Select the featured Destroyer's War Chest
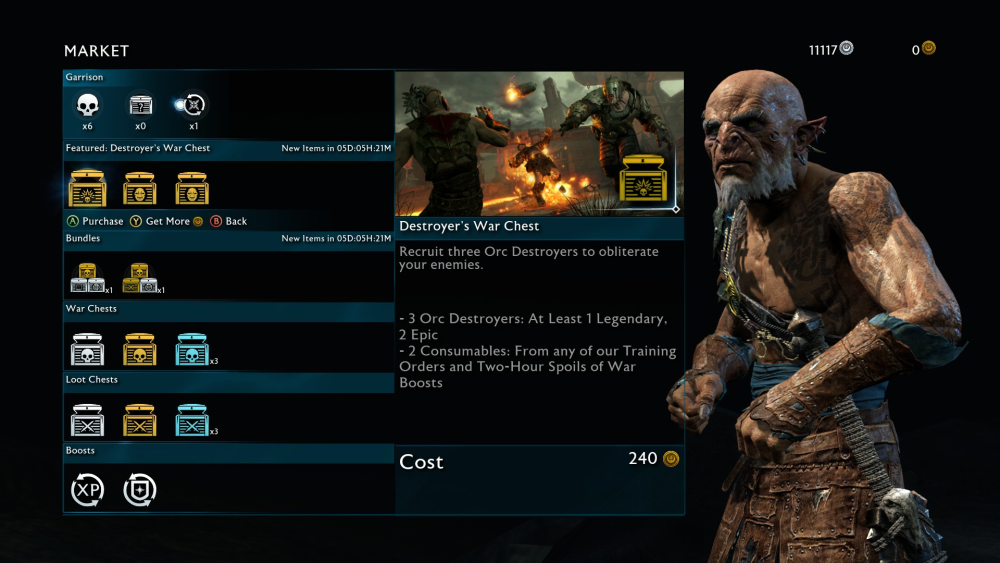1000x563 pixels. click(x=87, y=188)
